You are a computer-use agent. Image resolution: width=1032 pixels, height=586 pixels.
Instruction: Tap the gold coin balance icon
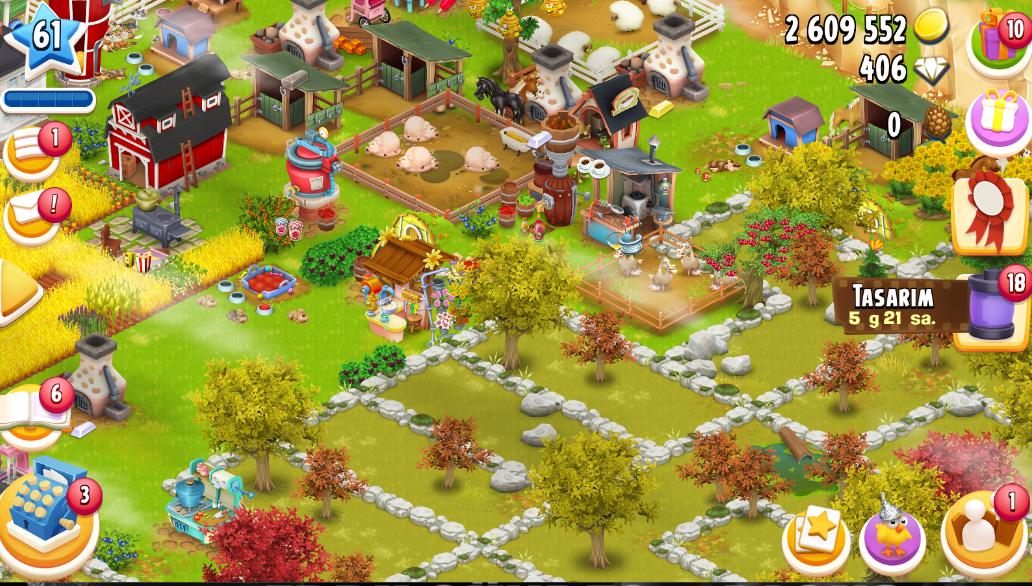click(931, 28)
